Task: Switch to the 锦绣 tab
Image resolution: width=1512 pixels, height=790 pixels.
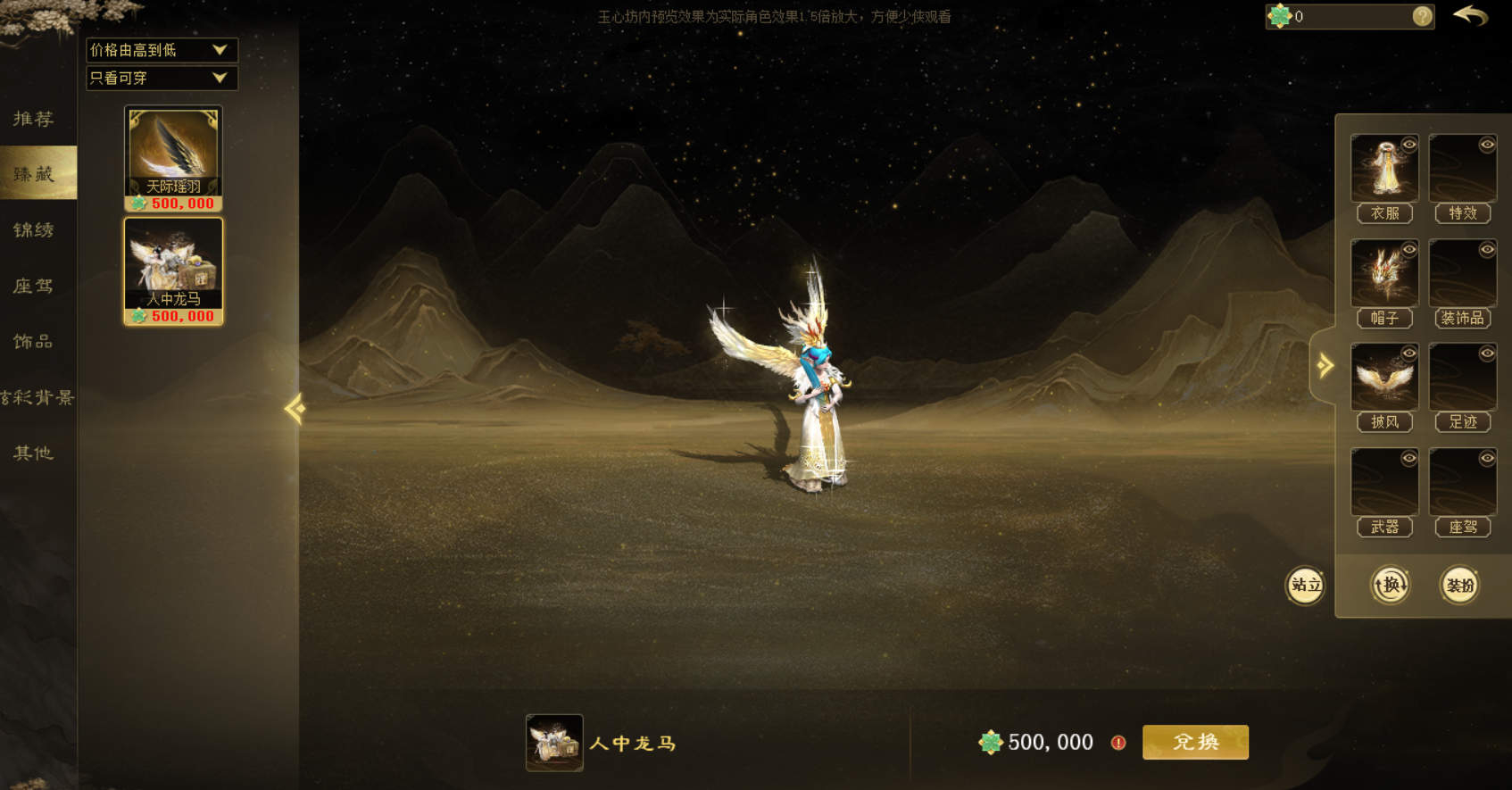Action: tap(34, 229)
